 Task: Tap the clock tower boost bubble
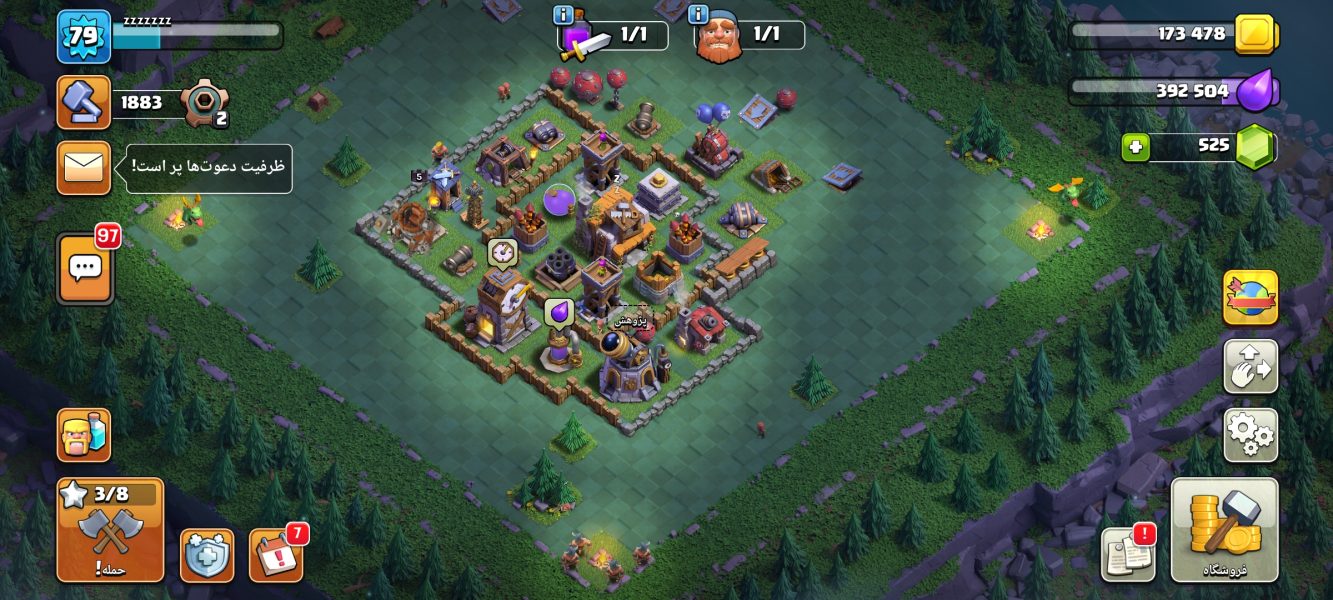[x=501, y=252]
